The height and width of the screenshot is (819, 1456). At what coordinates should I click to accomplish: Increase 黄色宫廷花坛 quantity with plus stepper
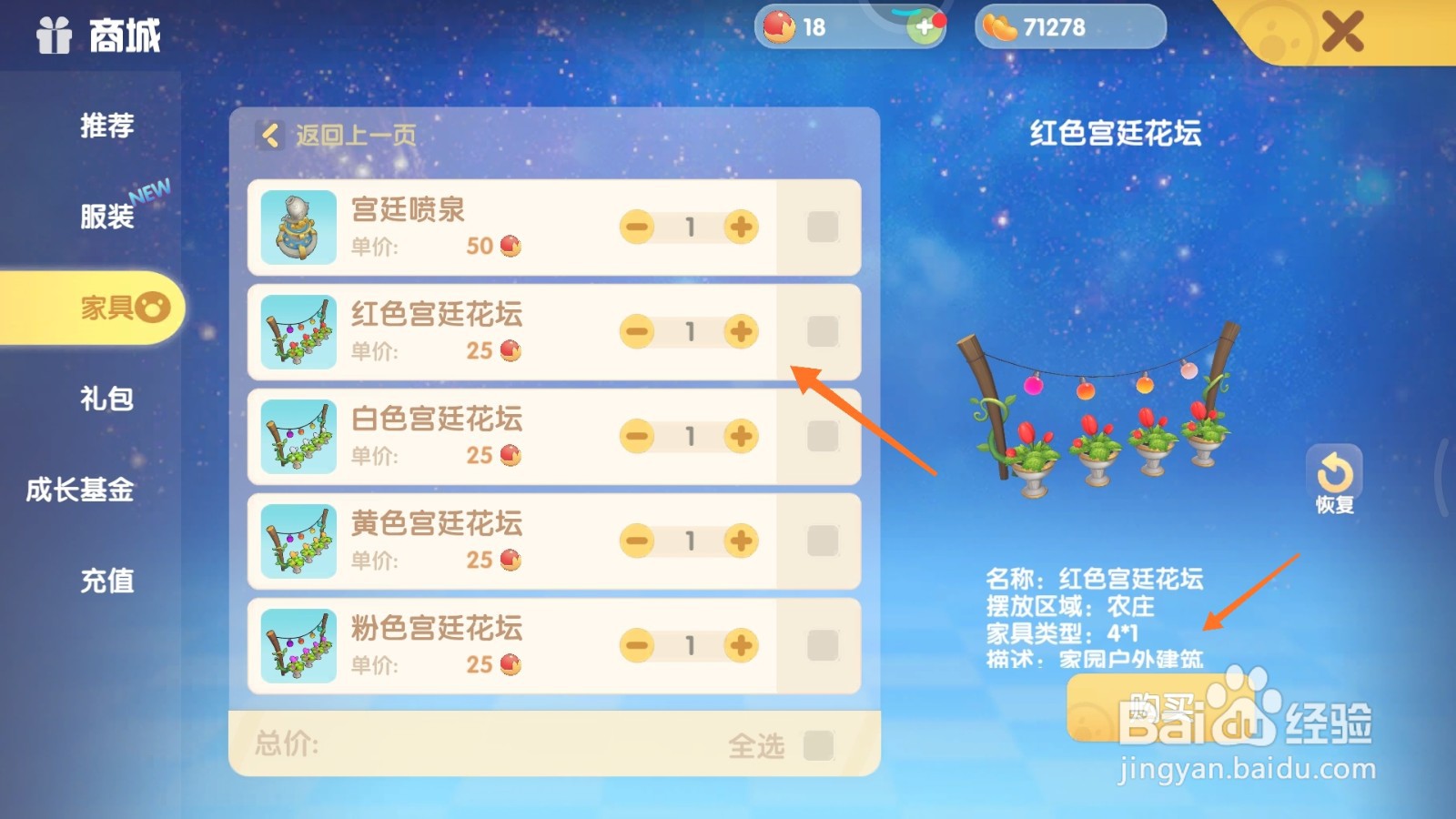click(741, 541)
